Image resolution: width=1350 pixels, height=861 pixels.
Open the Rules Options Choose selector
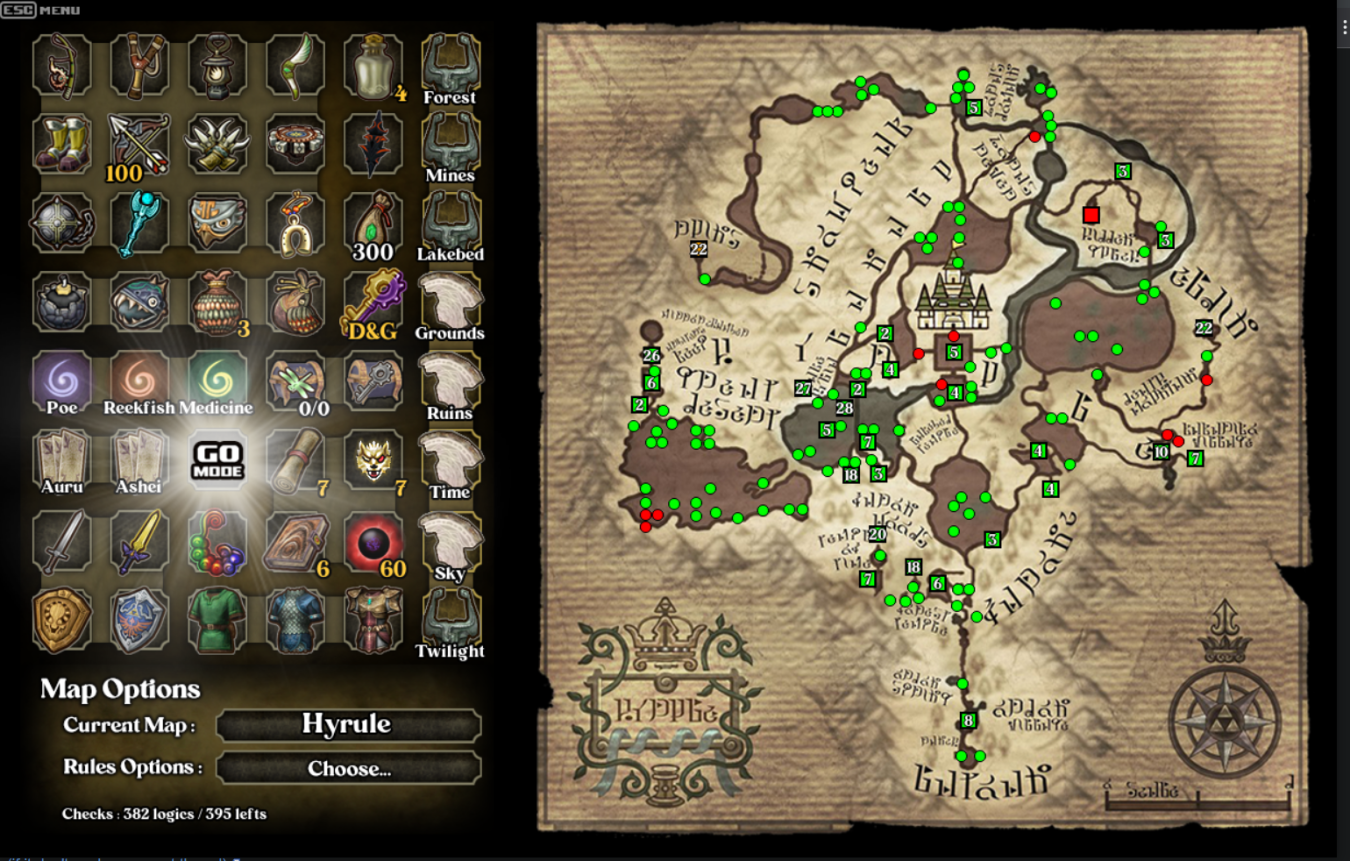(x=347, y=767)
